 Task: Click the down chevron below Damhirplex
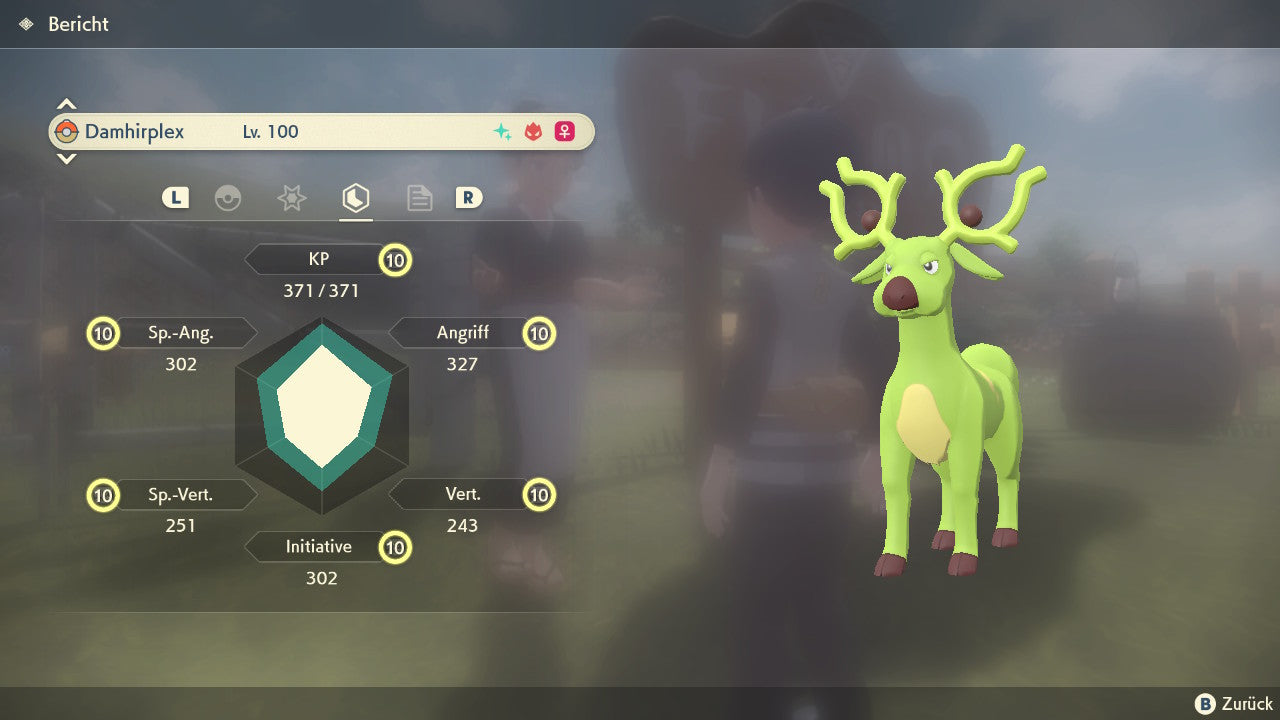(66, 158)
